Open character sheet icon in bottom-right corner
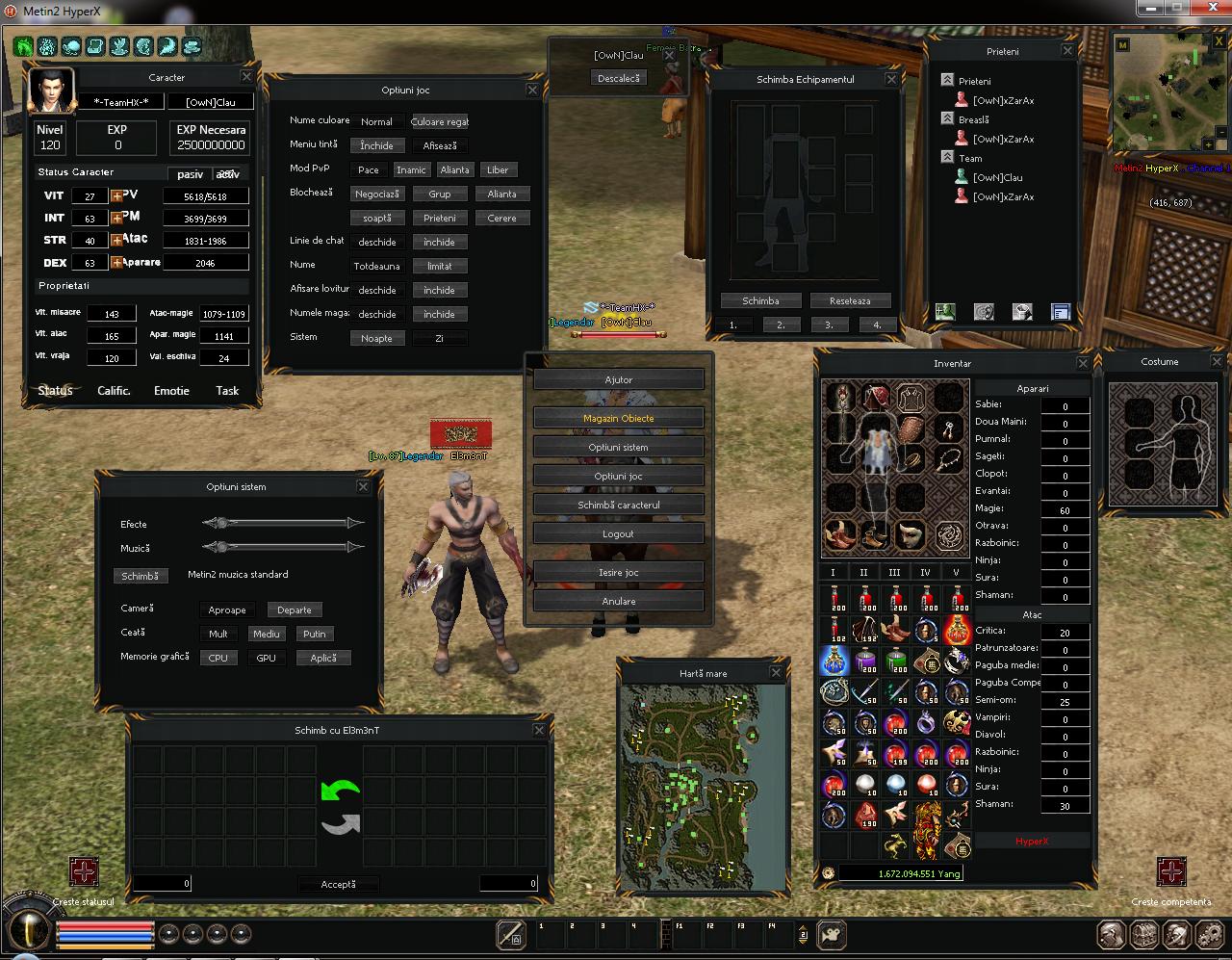The image size is (1232, 960). (1110, 935)
